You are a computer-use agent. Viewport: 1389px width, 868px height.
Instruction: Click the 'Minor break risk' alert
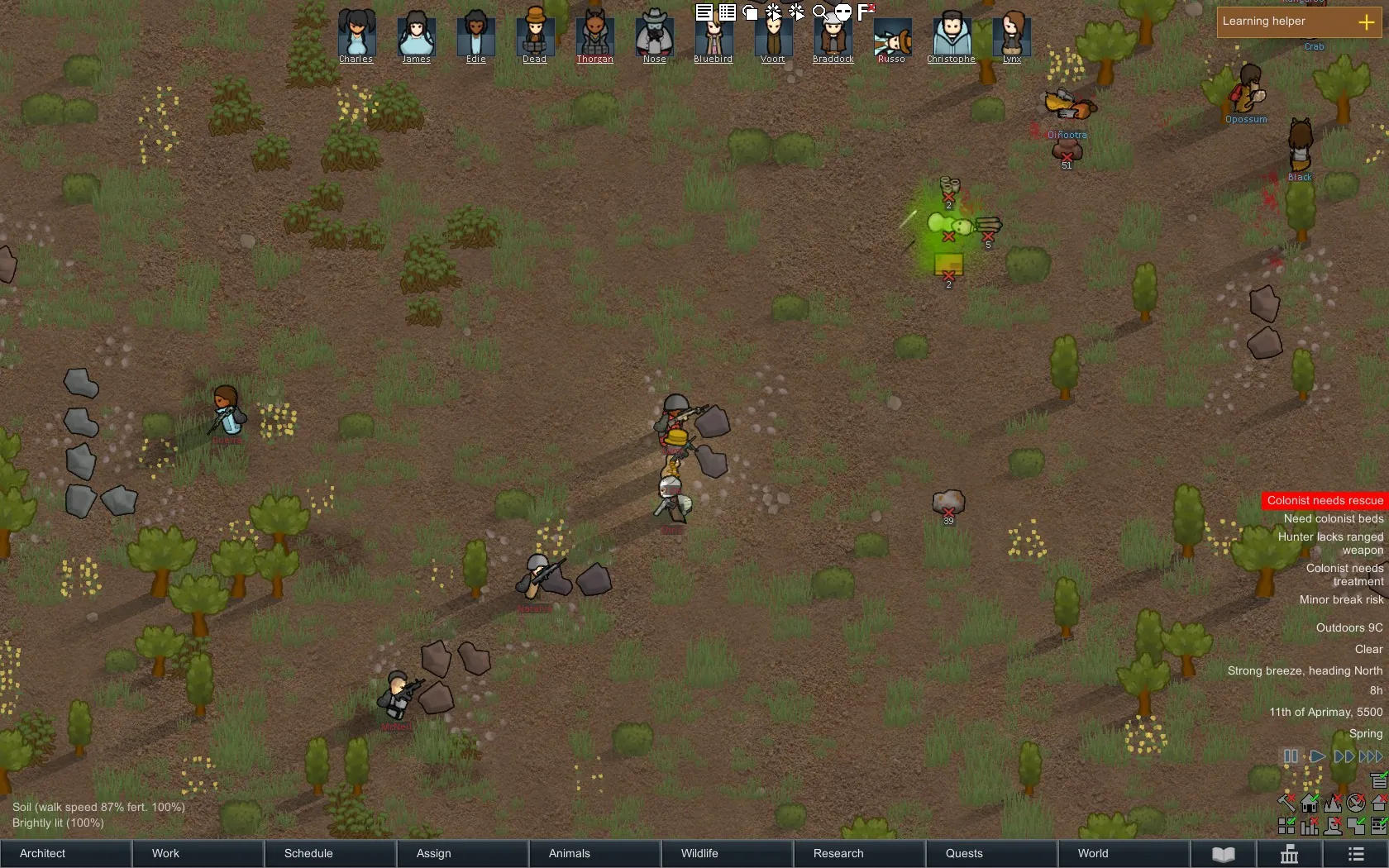1341,599
